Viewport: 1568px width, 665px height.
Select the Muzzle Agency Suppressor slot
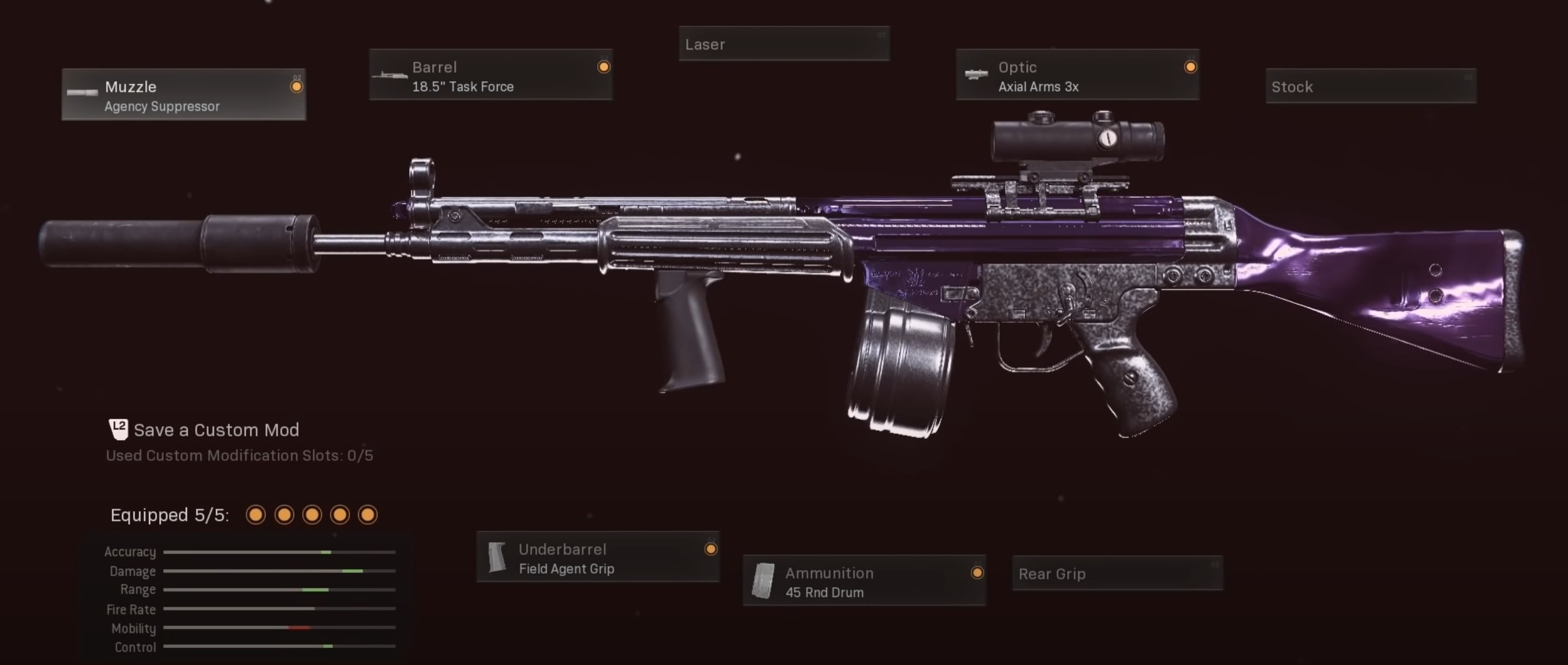click(x=183, y=95)
